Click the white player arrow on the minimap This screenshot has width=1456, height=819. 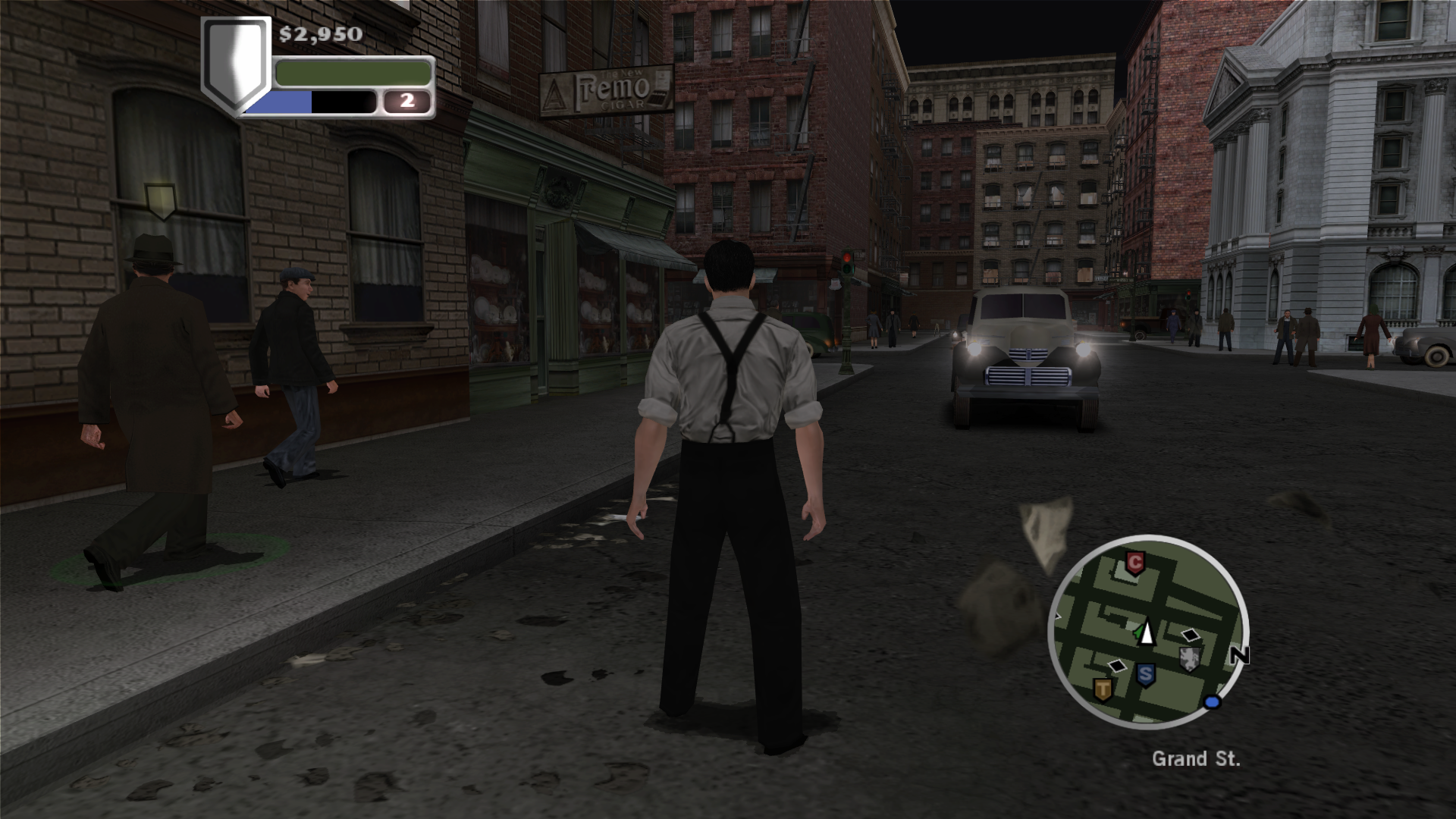[x=1146, y=632]
